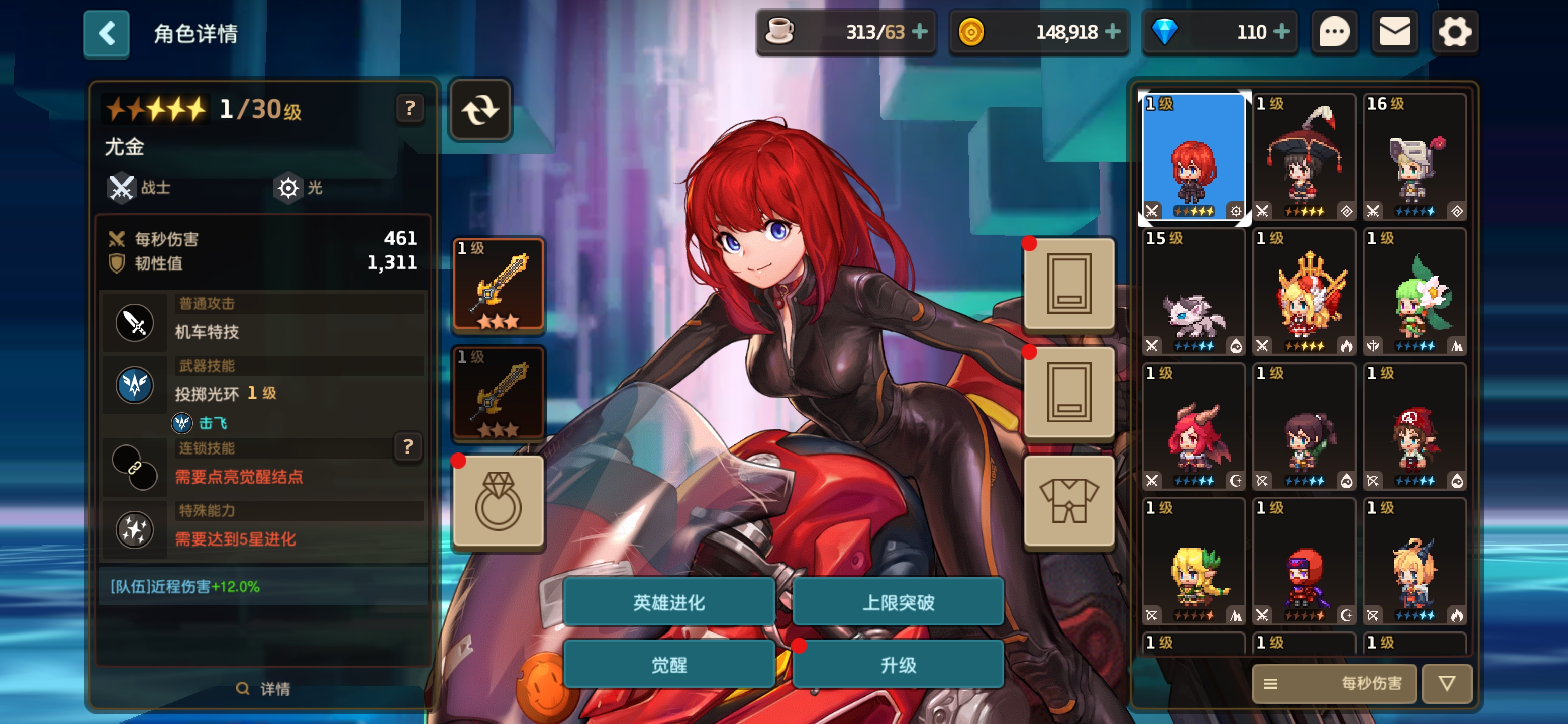Select the level 16 hero thumbnail in the roster
Image resolution: width=1568 pixels, height=724 pixels.
[1415, 158]
